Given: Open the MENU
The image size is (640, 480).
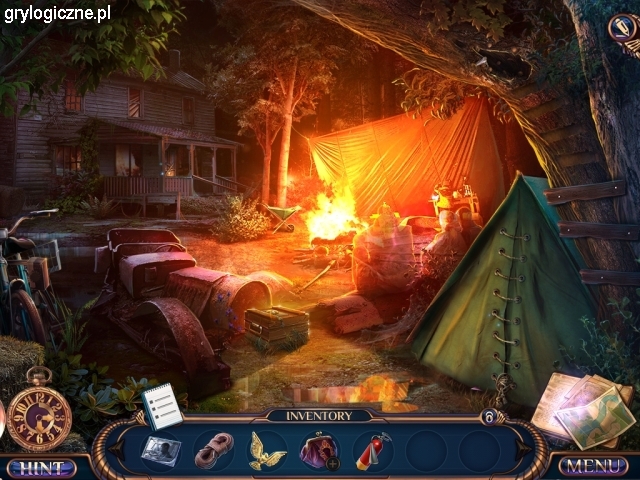Looking at the screenshot, I should tap(593, 466).
